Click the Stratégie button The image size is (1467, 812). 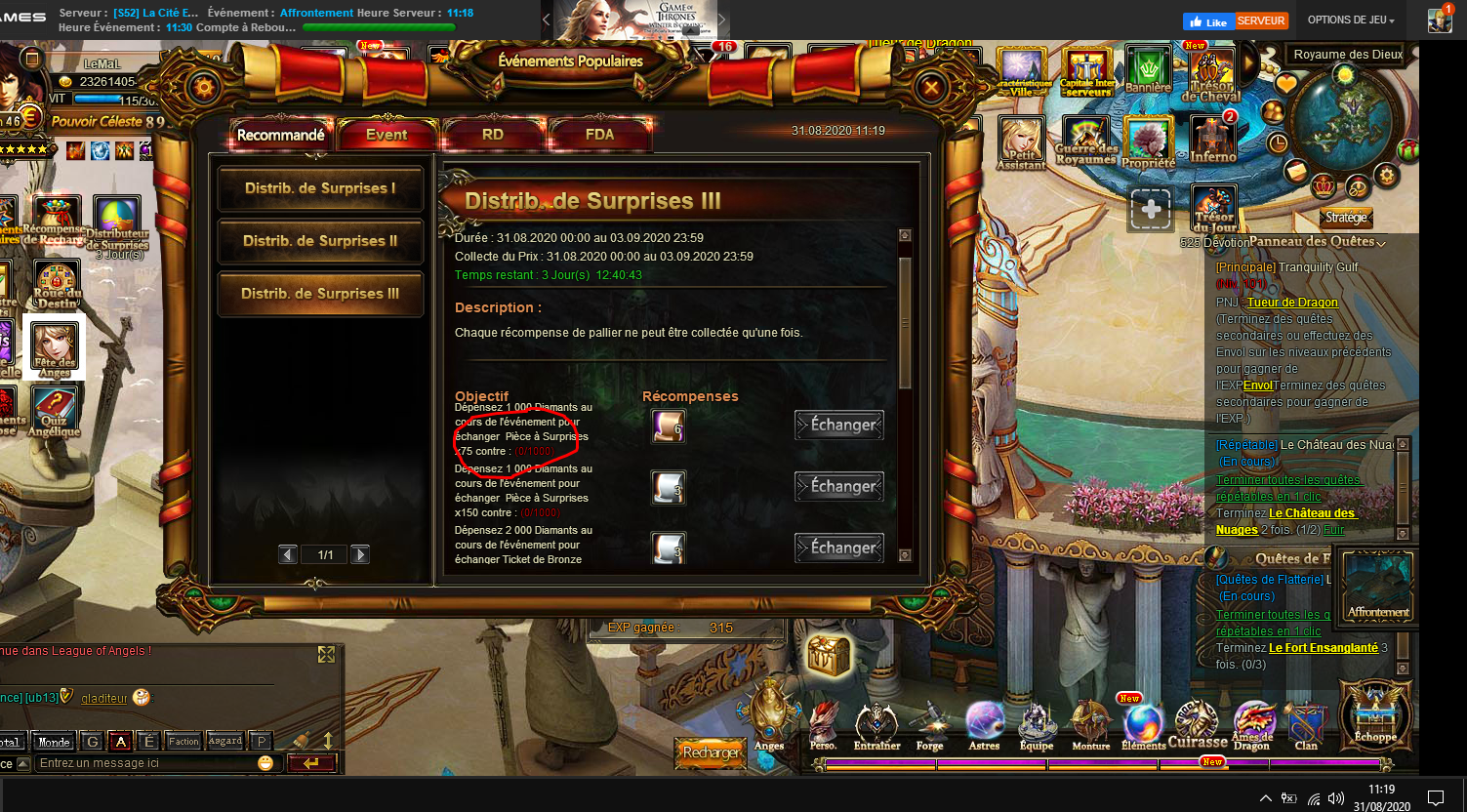(1346, 218)
